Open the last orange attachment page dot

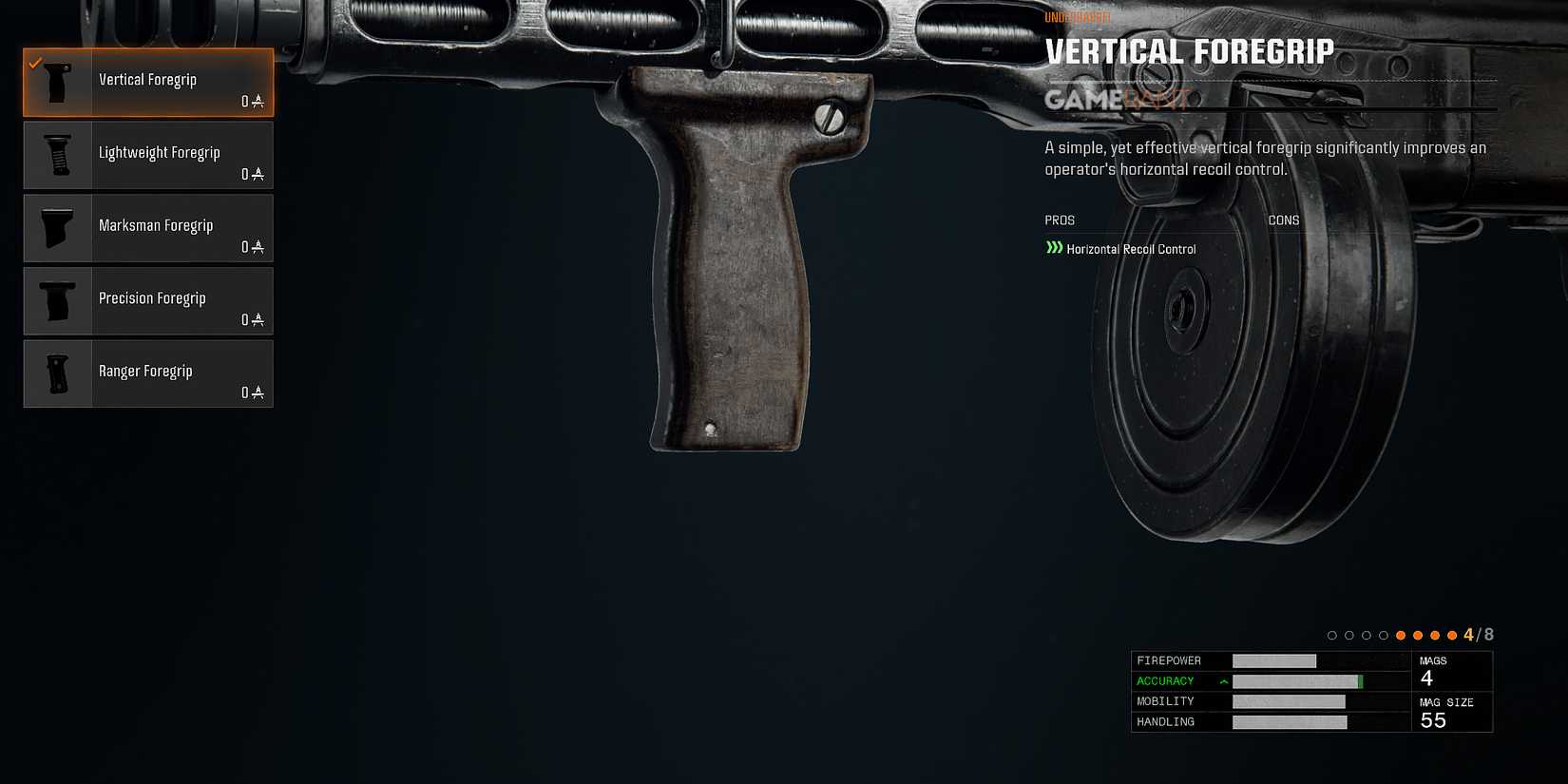(1453, 634)
